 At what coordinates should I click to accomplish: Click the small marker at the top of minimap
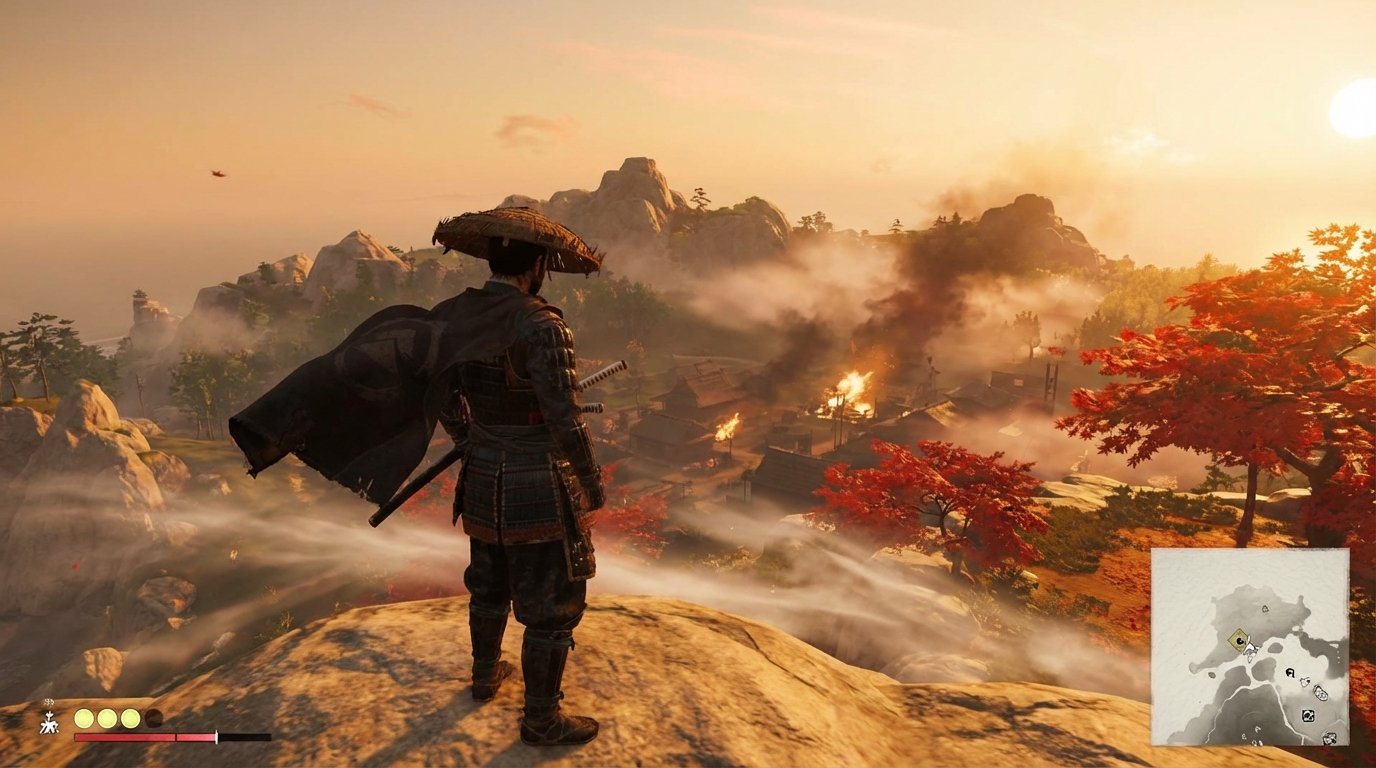1265,609
